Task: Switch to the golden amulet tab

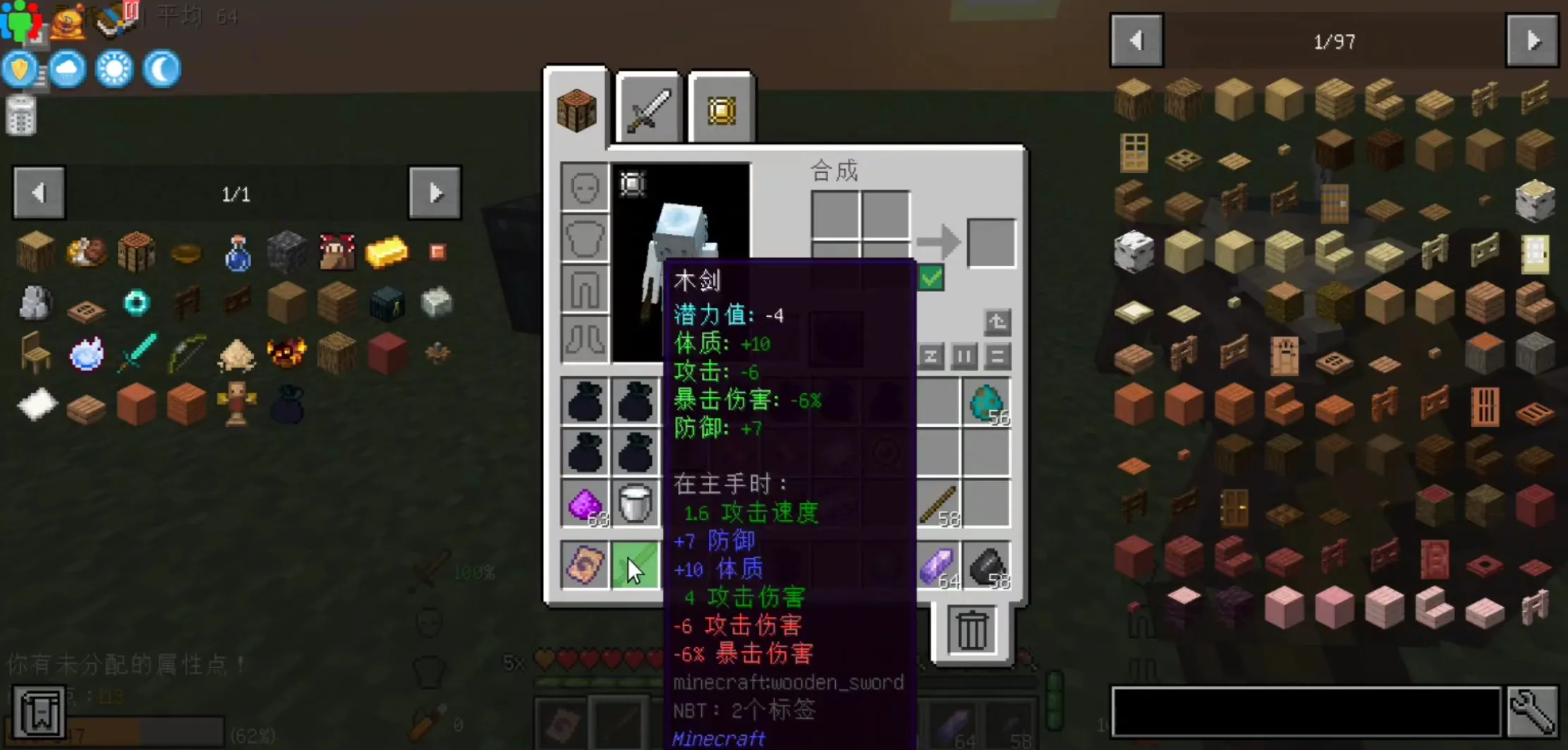Action: [720, 107]
